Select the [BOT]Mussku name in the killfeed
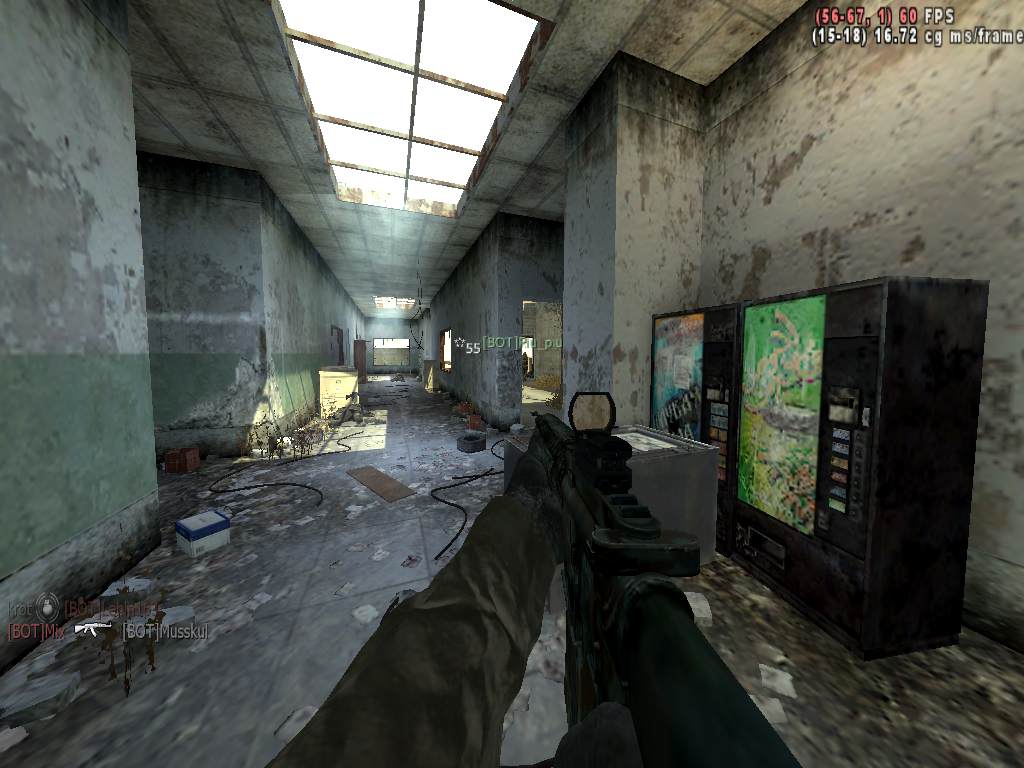The image size is (1024, 768). 164,631
